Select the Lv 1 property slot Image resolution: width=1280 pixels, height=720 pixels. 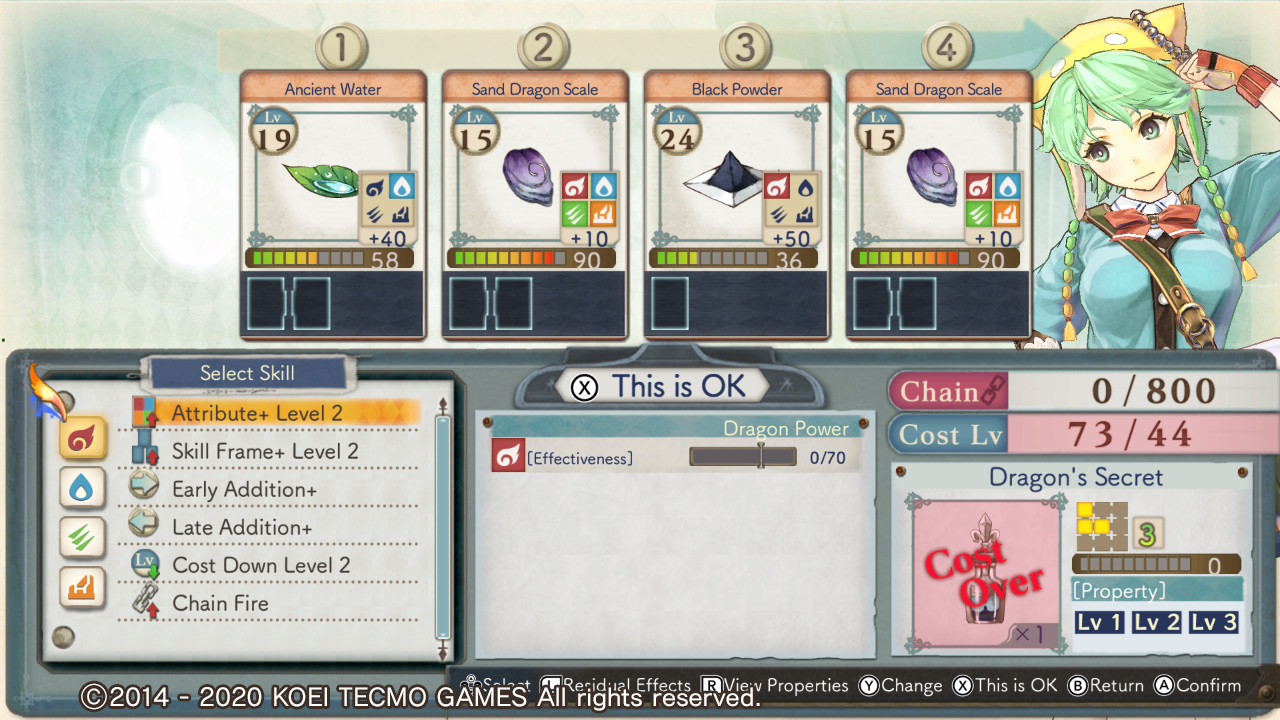click(1099, 622)
